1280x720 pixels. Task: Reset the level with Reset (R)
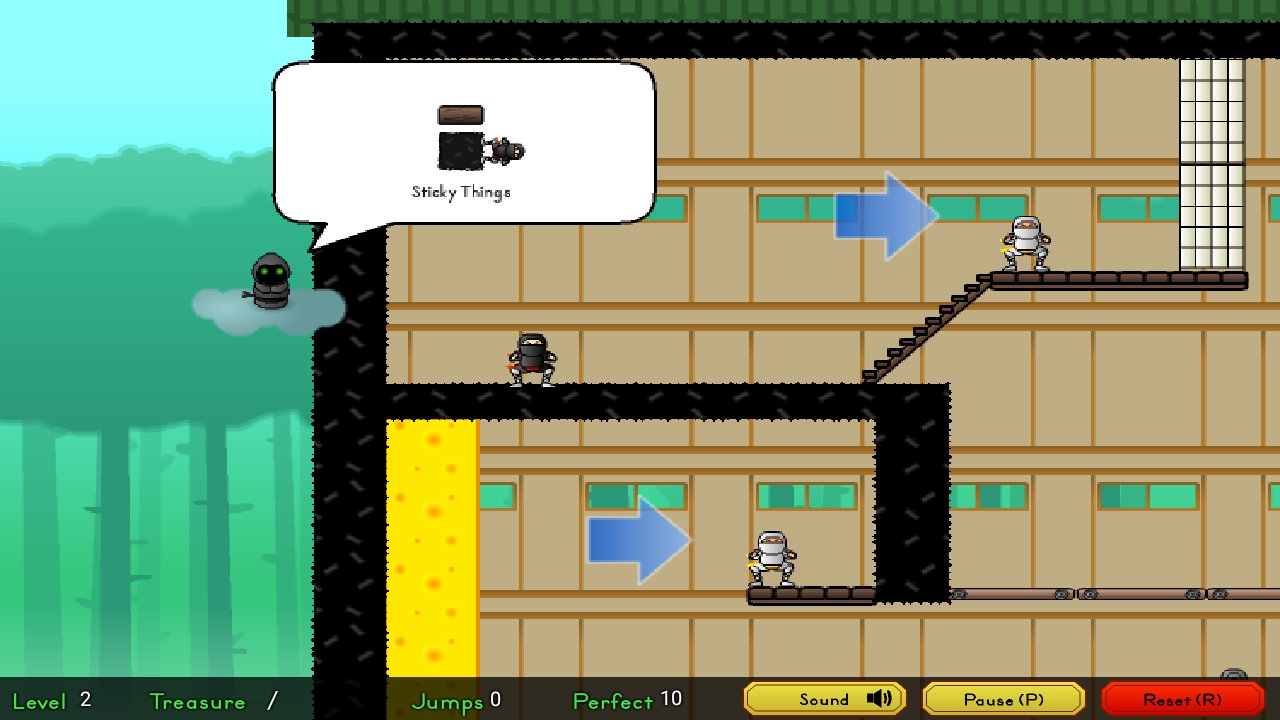click(1182, 699)
